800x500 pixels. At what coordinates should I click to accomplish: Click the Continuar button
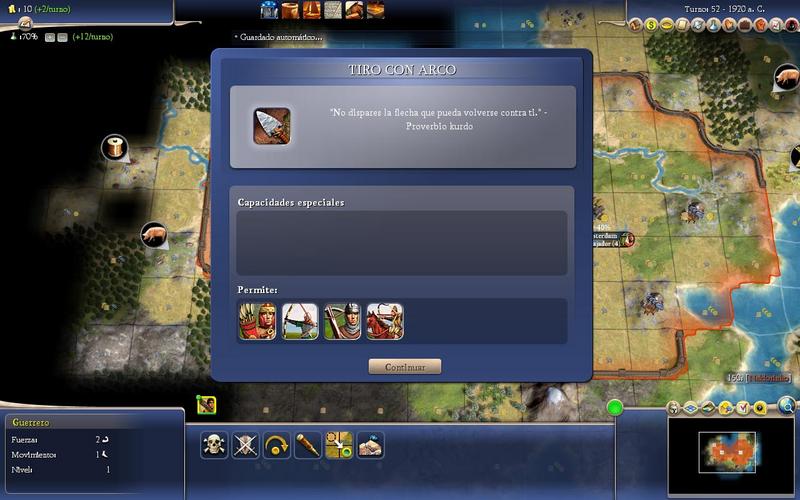[404, 367]
